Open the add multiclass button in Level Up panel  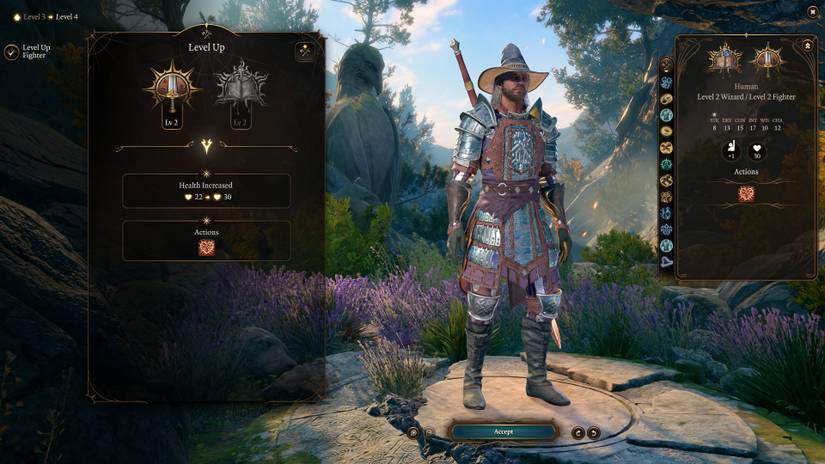coord(305,52)
